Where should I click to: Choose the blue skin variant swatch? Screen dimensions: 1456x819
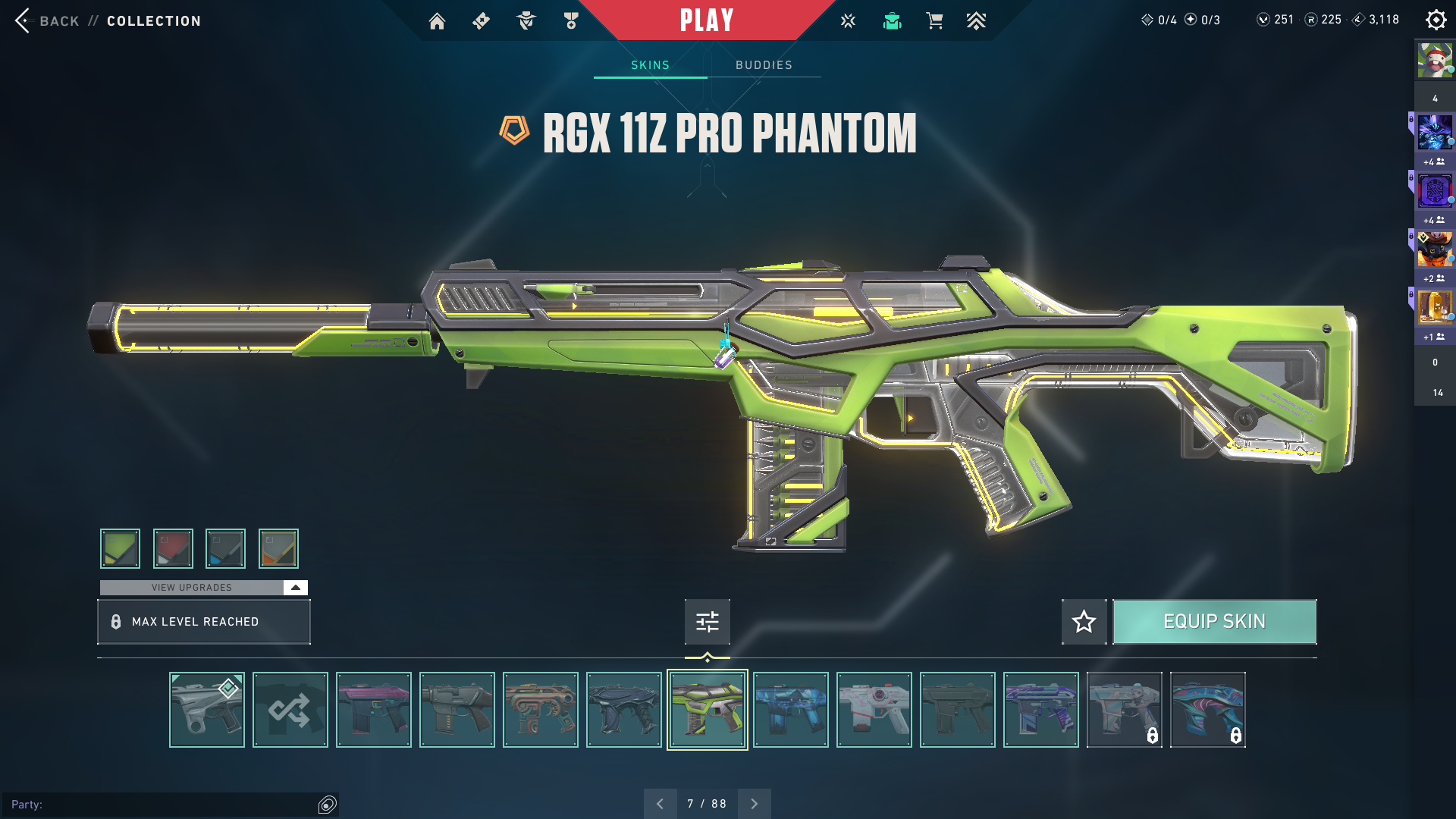pos(225,548)
